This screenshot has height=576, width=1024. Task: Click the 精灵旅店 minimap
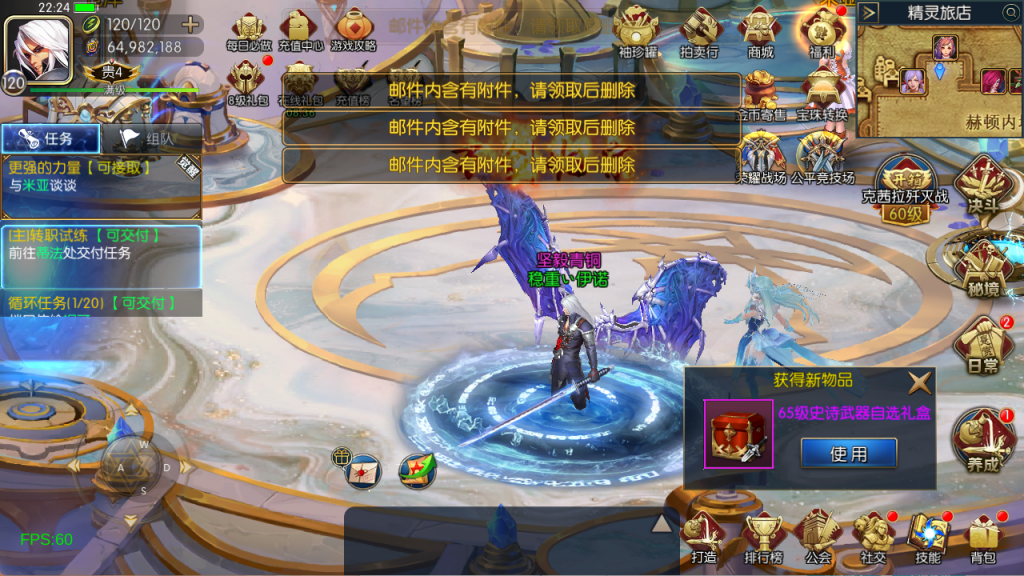click(x=938, y=77)
